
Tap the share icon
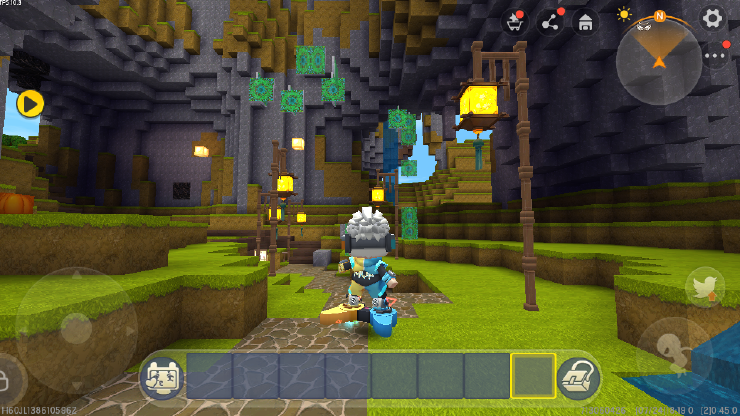tap(550, 21)
